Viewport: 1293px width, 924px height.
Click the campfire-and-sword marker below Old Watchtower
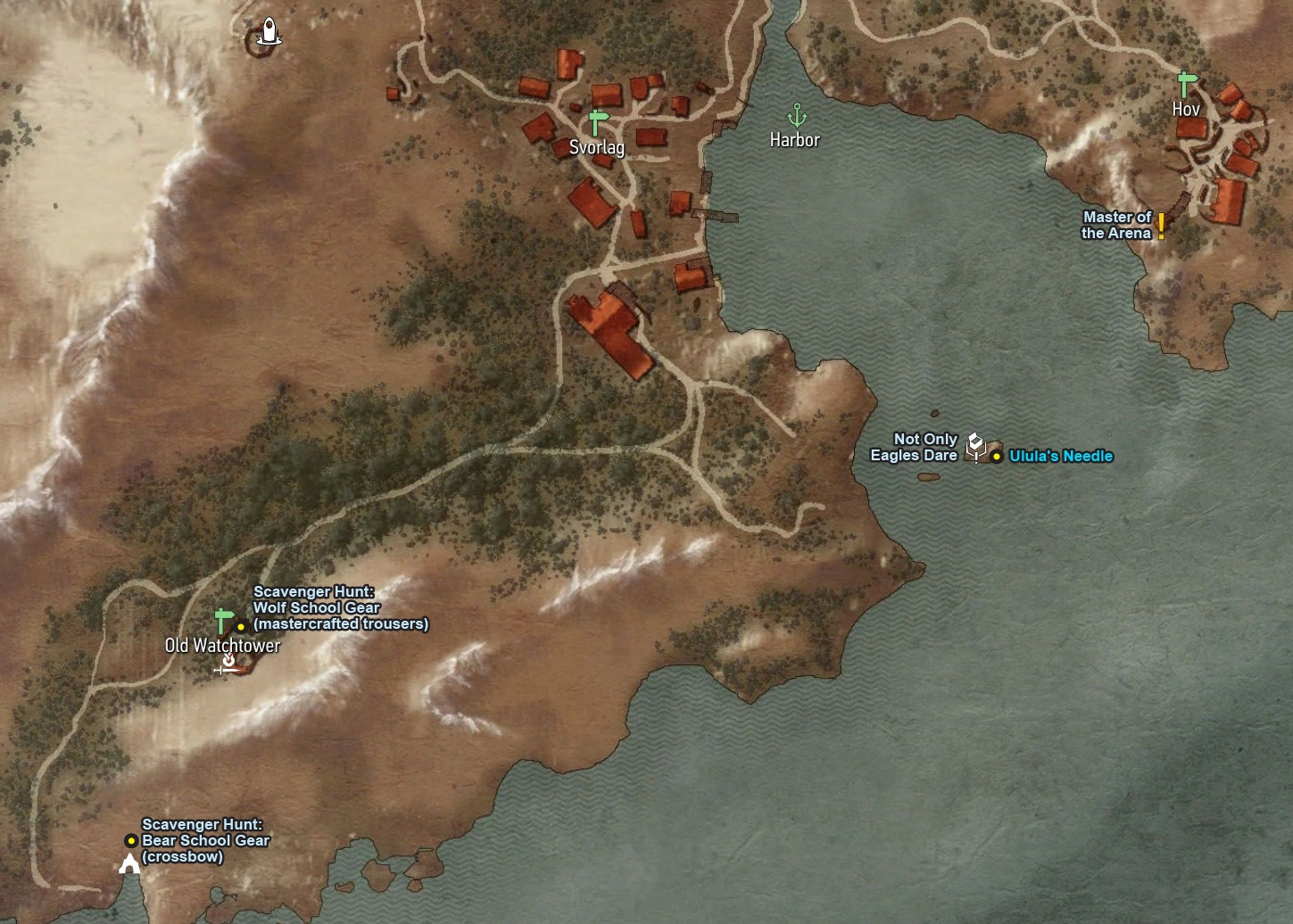coord(228,664)
